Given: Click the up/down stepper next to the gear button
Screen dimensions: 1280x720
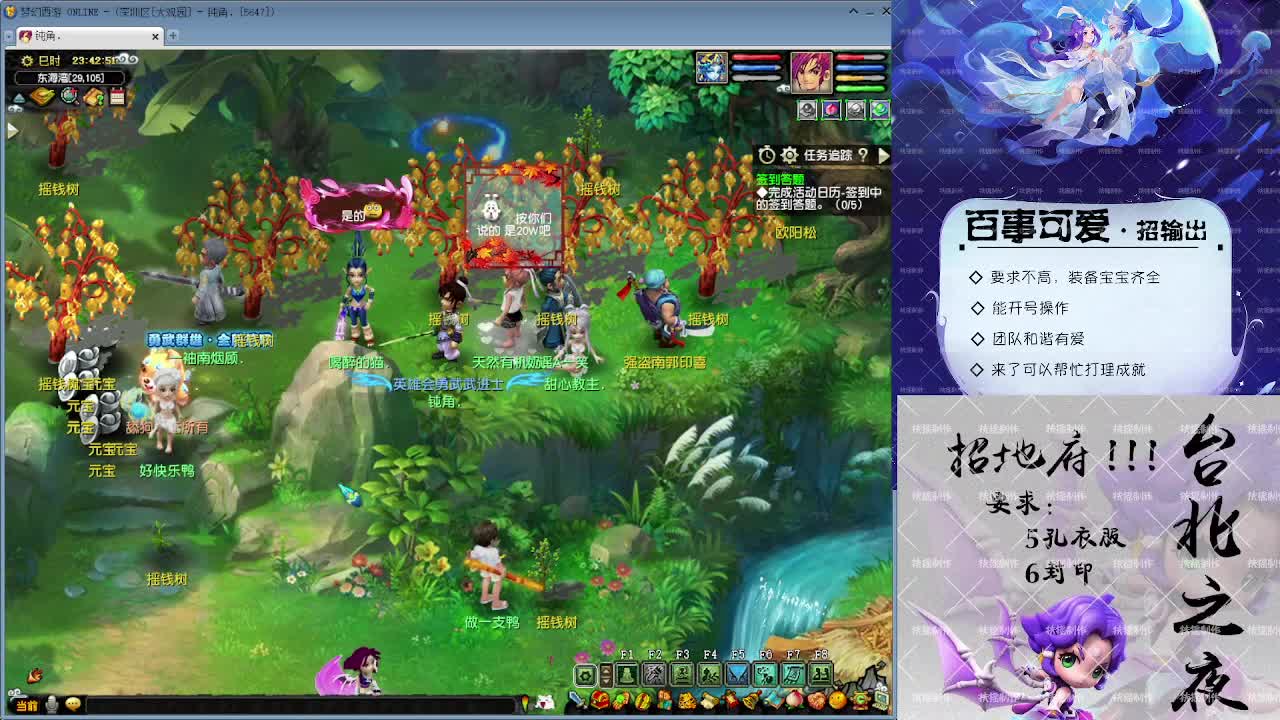Looking at the screenshot, I should click(x=606, y=678).
